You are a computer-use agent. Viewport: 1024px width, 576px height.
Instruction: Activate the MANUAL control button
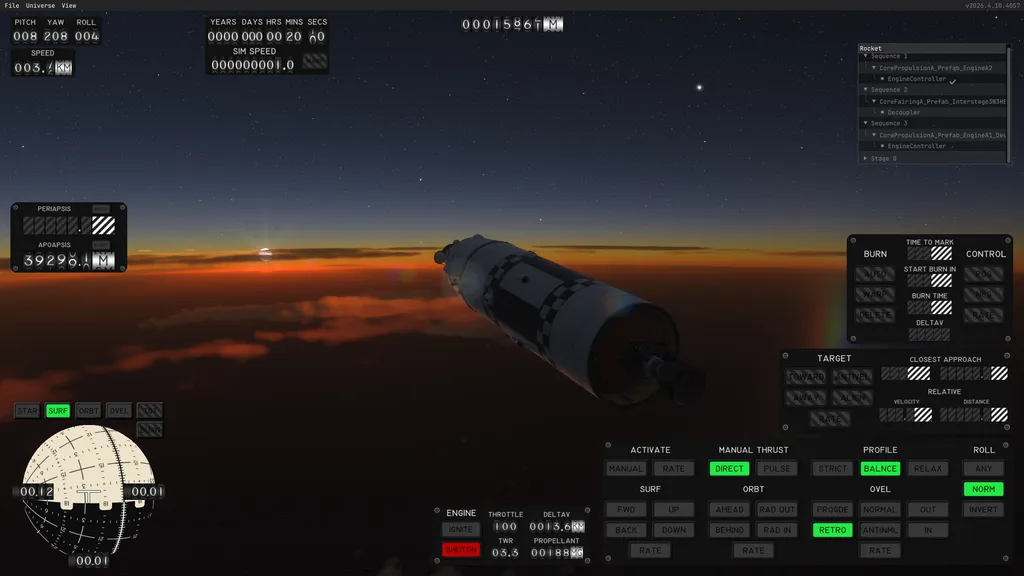626,469
